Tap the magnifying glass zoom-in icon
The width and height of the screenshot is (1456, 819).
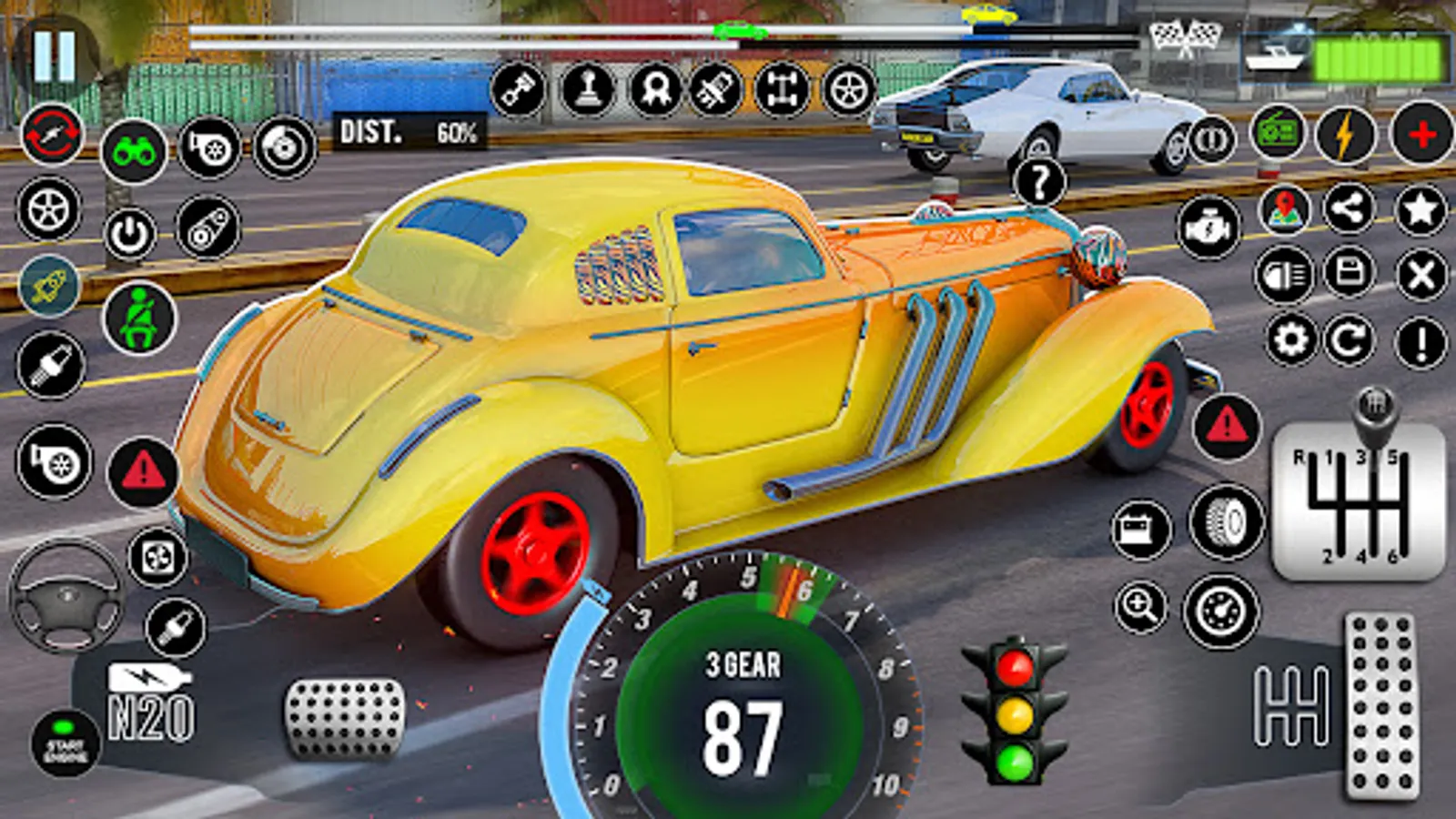click(1141, 606)
